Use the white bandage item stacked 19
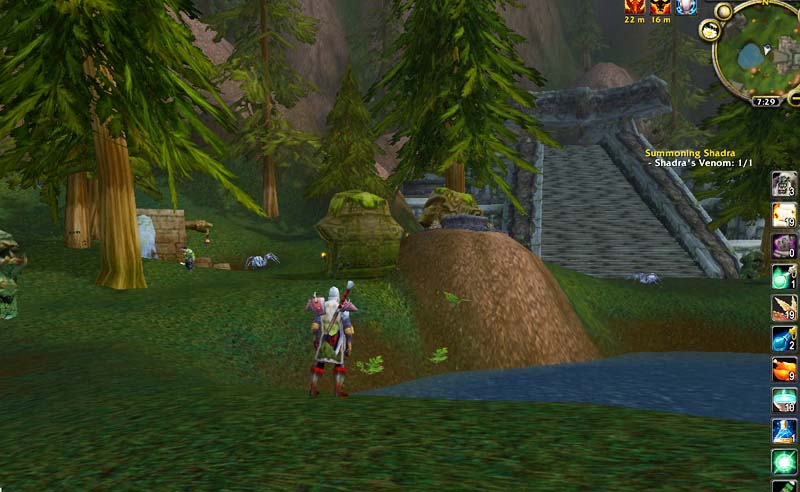The image size is (800, 492). tap(784, 214)
